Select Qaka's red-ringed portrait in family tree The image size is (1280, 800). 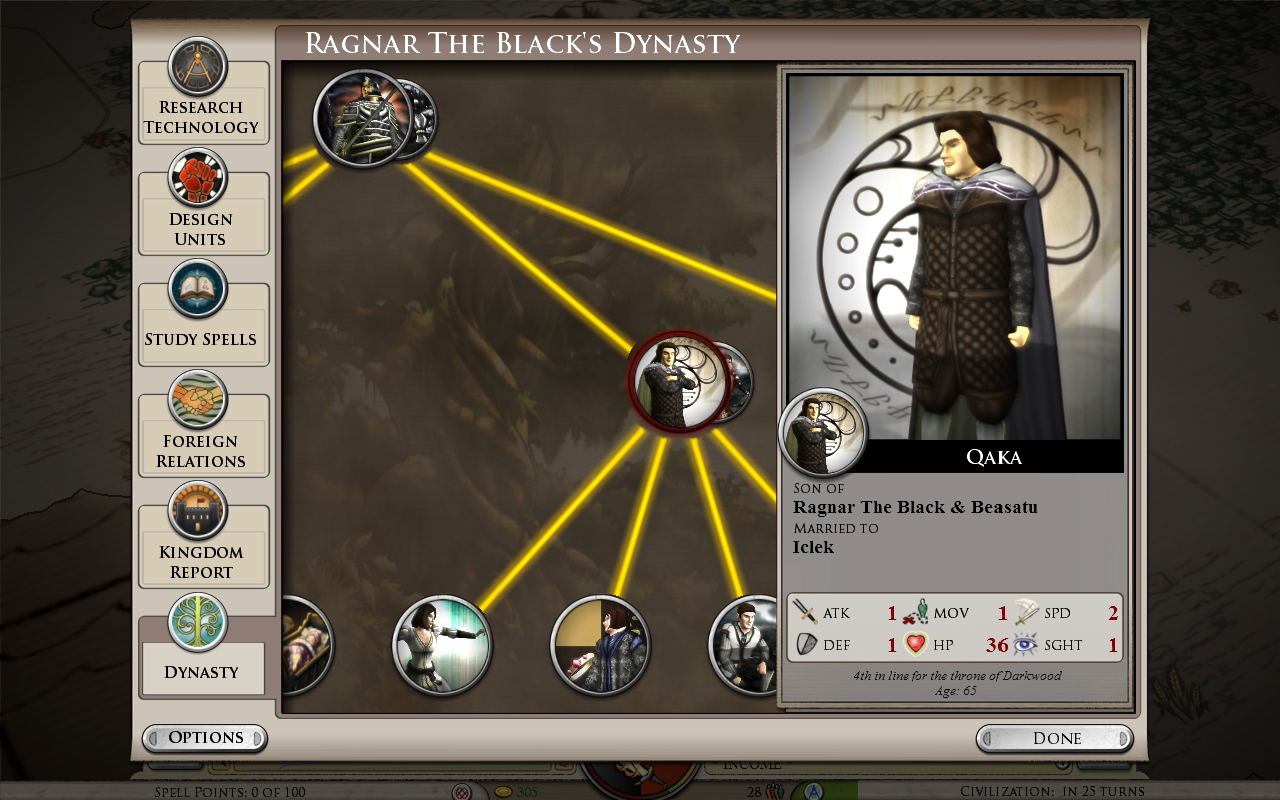click(679, 382)
